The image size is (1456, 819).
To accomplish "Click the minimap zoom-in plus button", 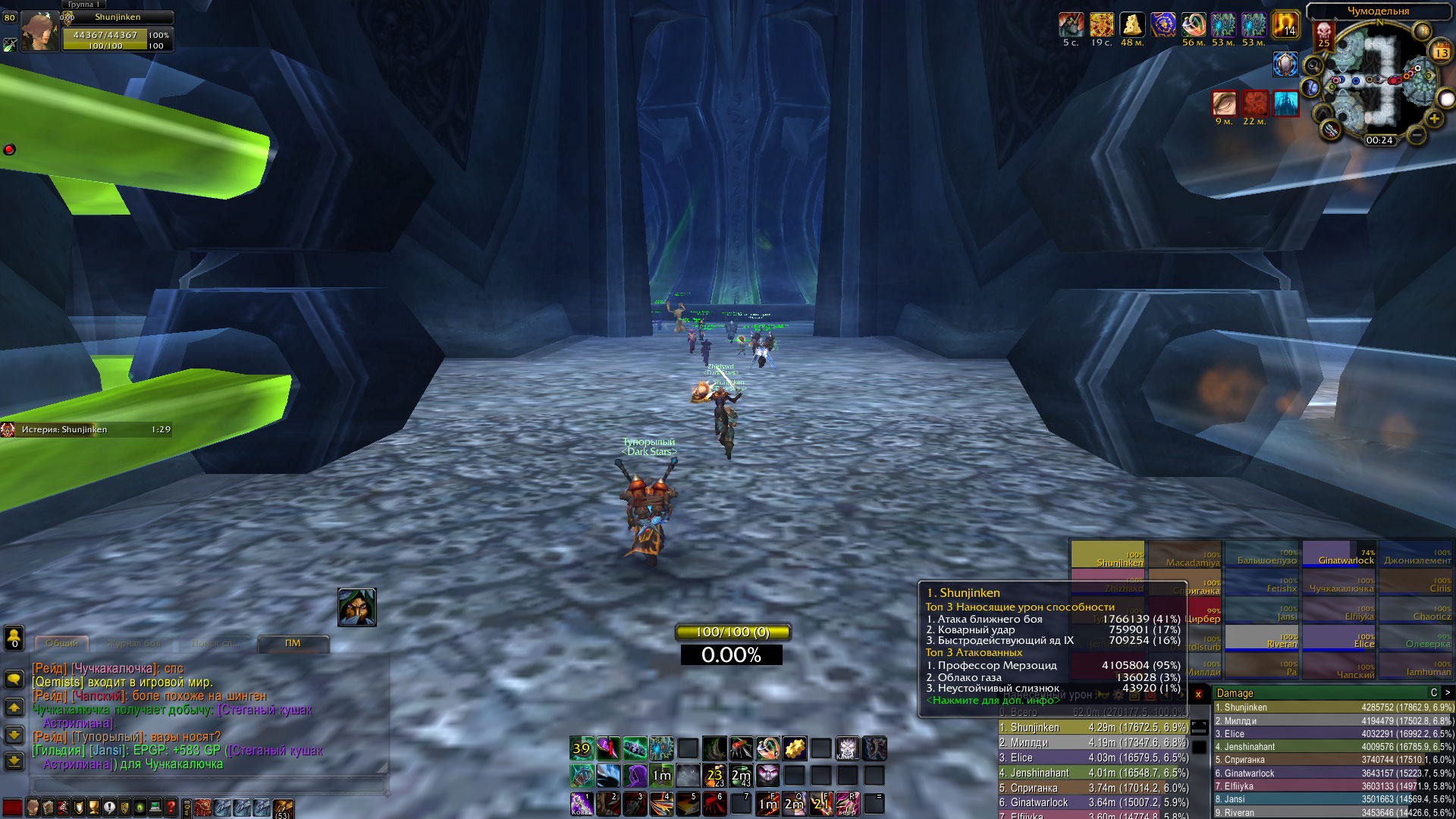I will click(1434, 118).
